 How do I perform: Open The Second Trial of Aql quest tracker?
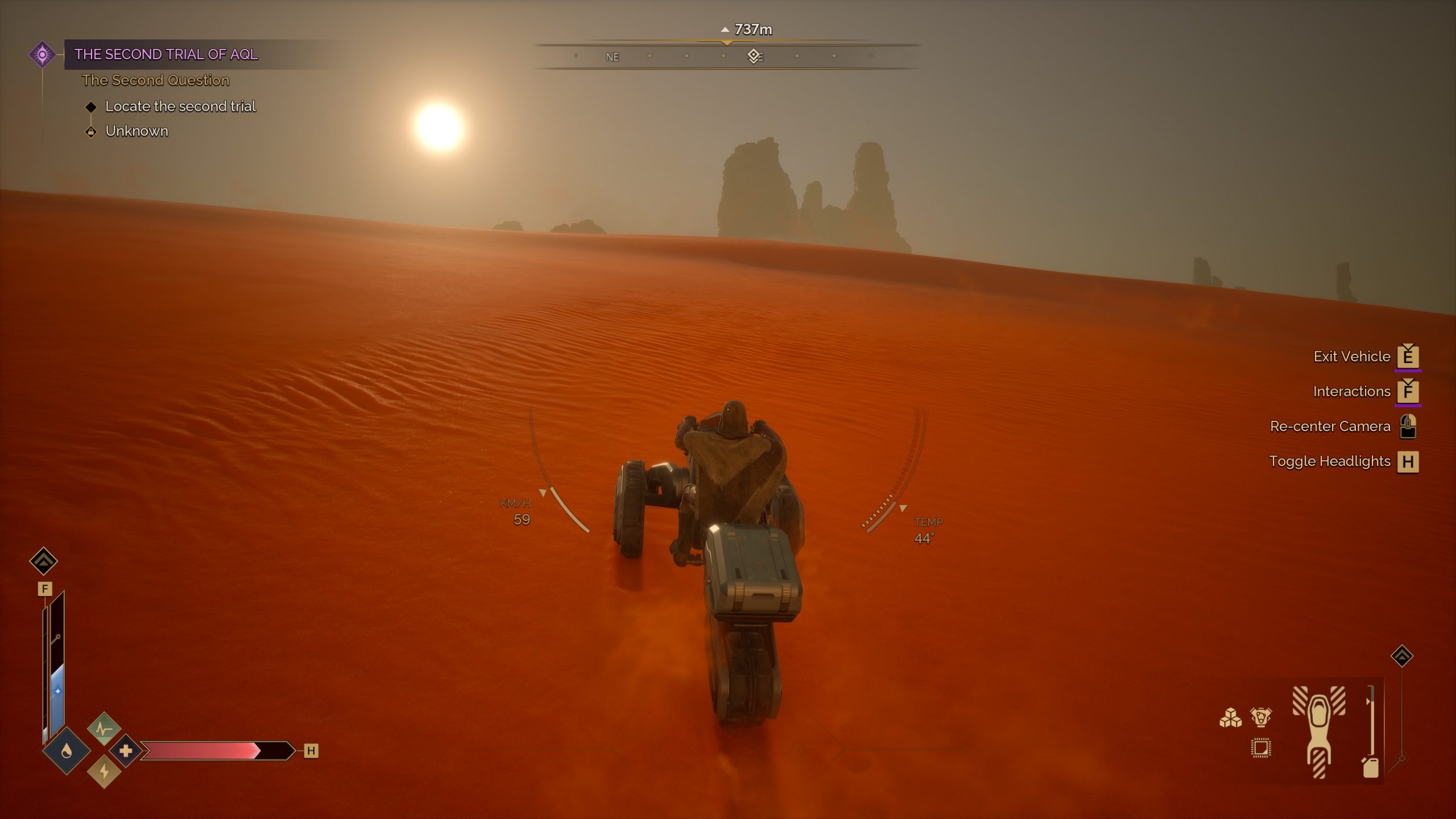click(166, 55)
